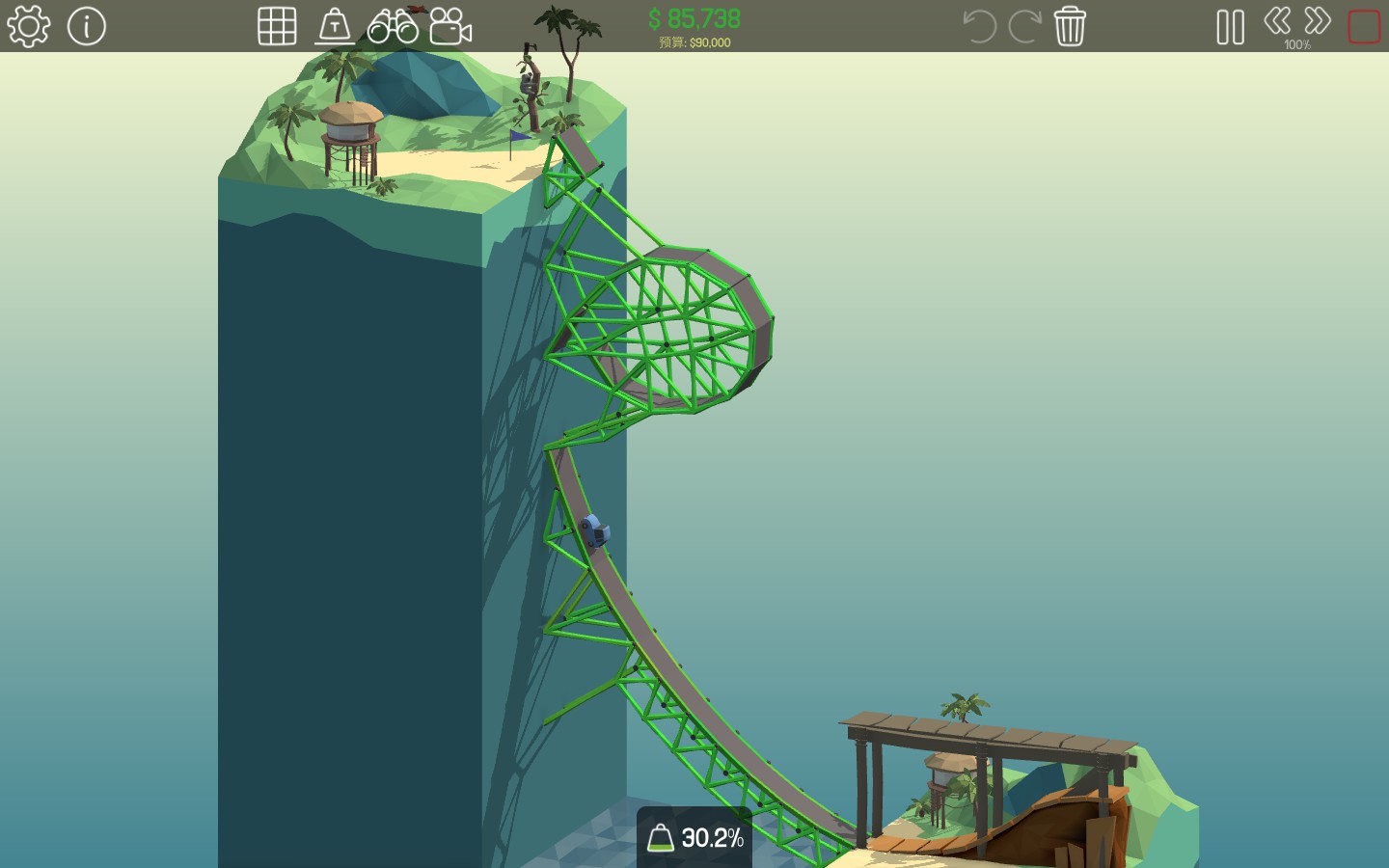The image size is (1389, 868).
Task: Open the trash to clear the bridge
Action: [1069, 26]
